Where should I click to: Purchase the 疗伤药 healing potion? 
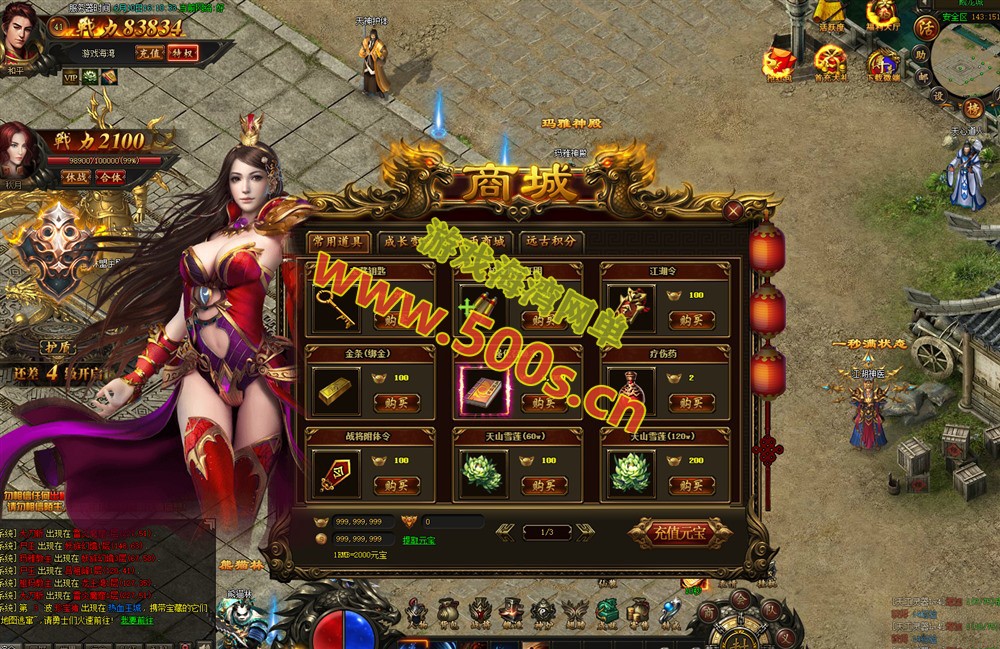click(x=691, y=402)
